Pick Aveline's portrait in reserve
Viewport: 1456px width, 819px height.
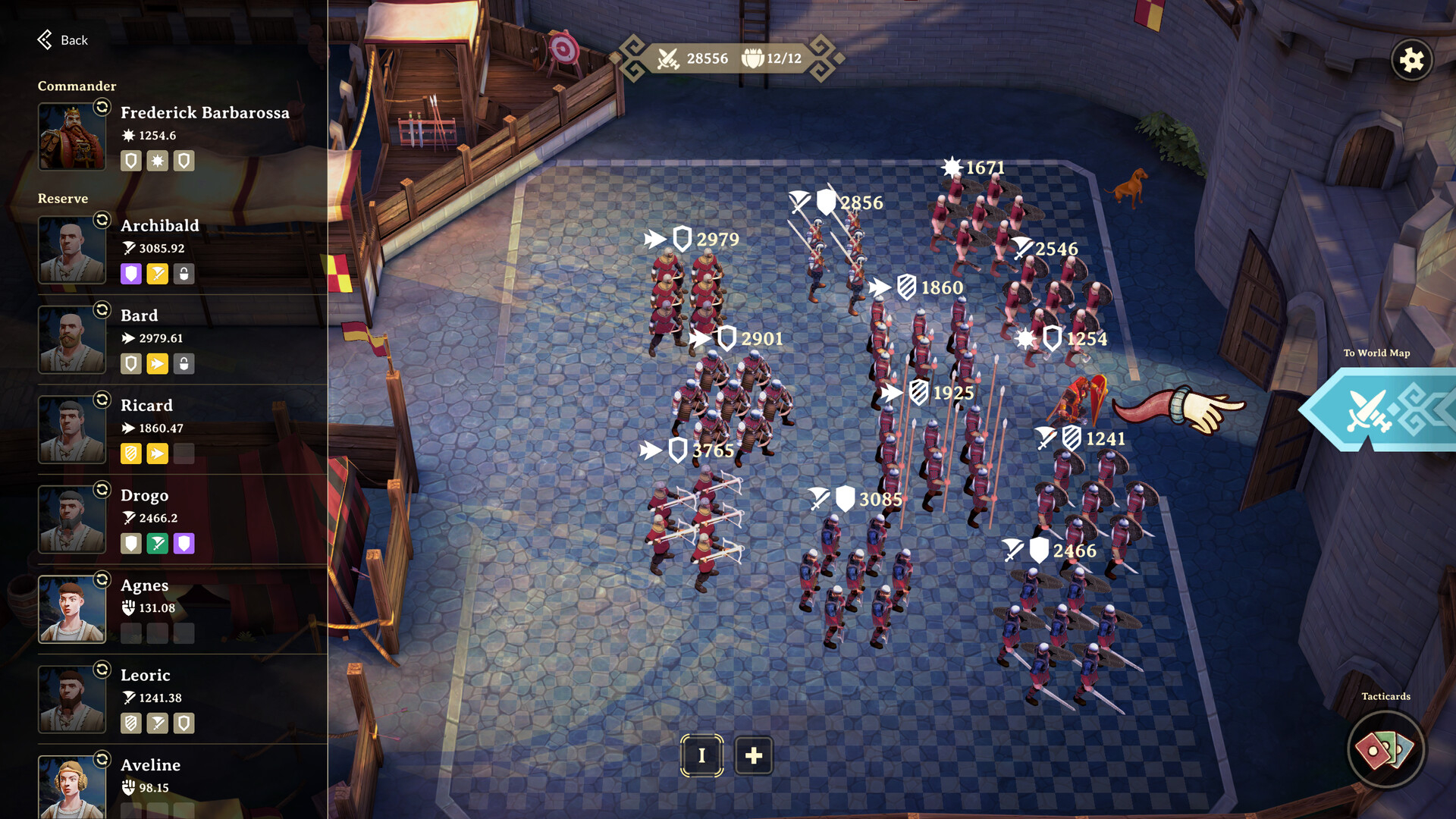(72, 787)
